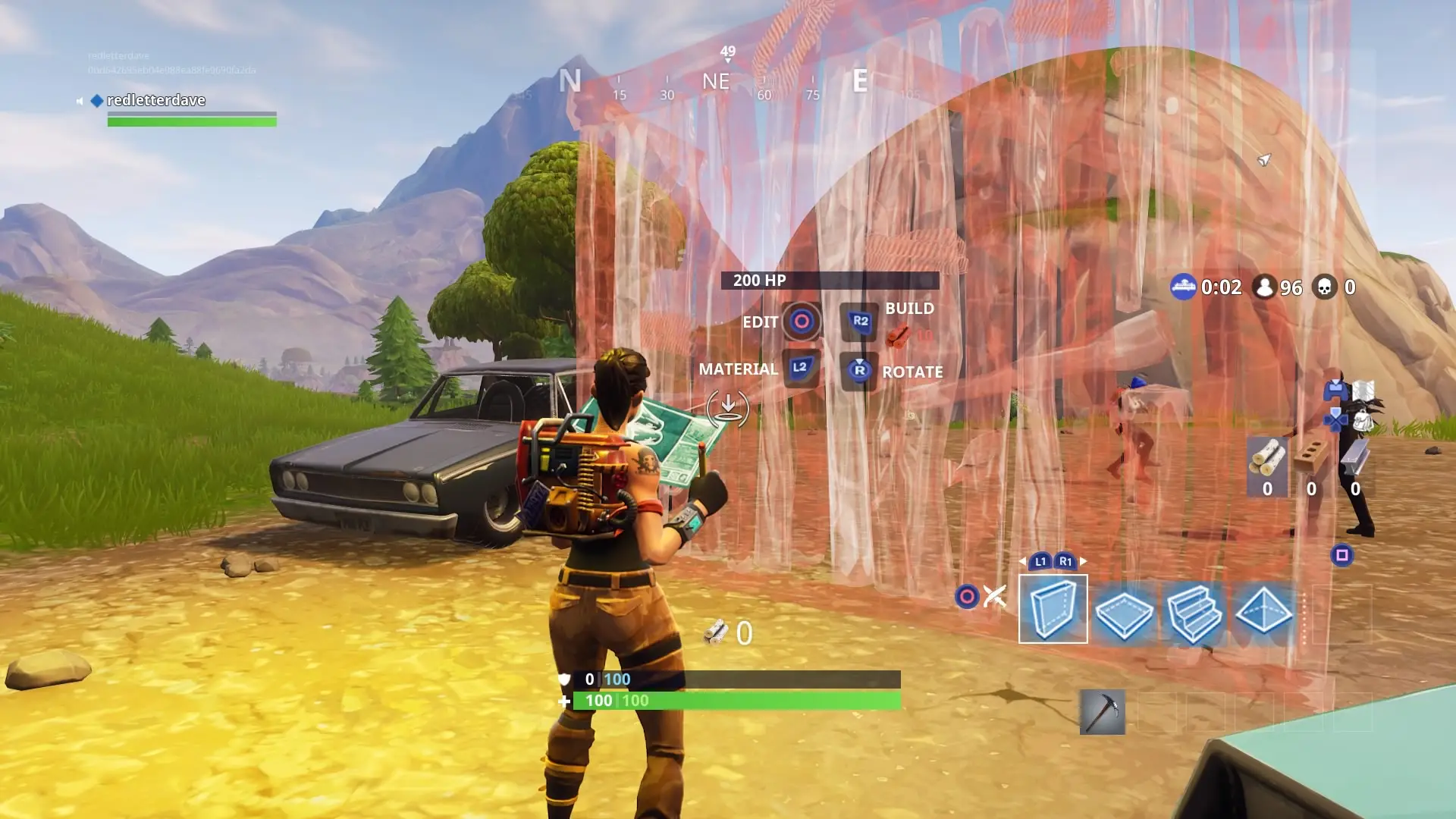Image resolution: width=1456 pixels, height=819 pixels.
Task: Click the players remaining icon
Action: point(1265,287)
